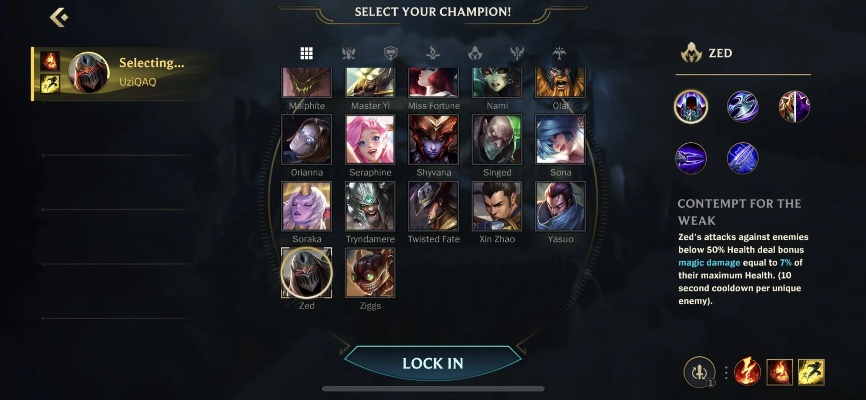Open the rune page selector button

pos(699,372)
